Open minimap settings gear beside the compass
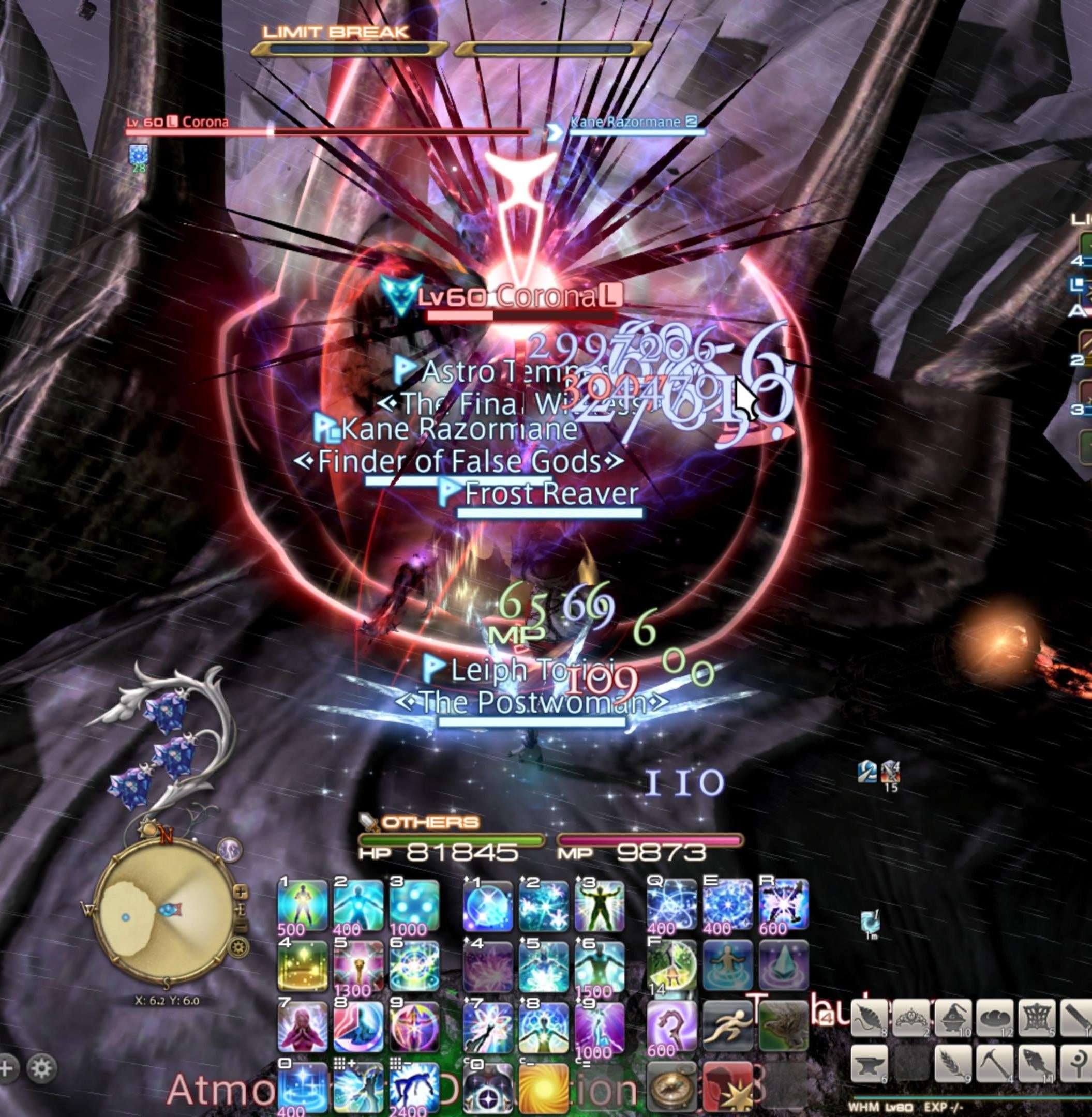Viewport: 1092px width, 1117px height. pos(238,946)
